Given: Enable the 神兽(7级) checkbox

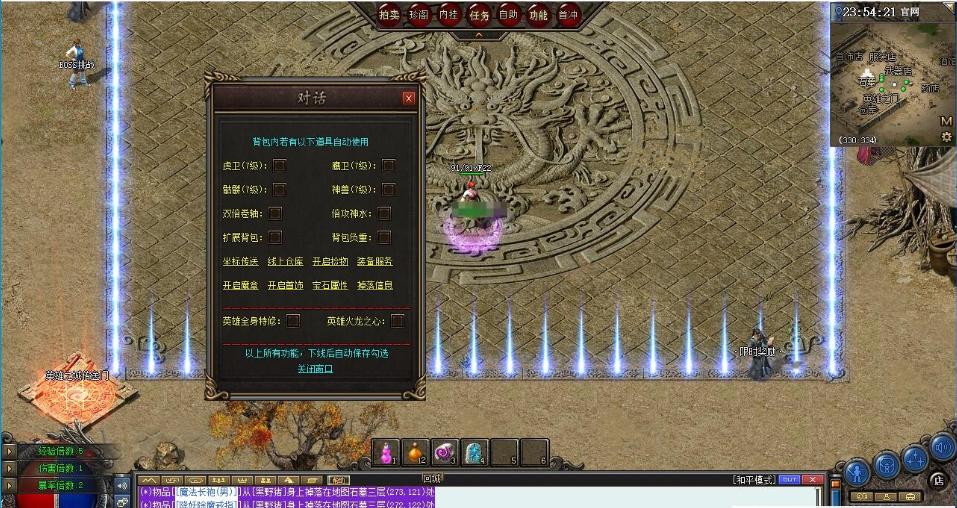Looking at the screenshot, I should coord(389,189).
